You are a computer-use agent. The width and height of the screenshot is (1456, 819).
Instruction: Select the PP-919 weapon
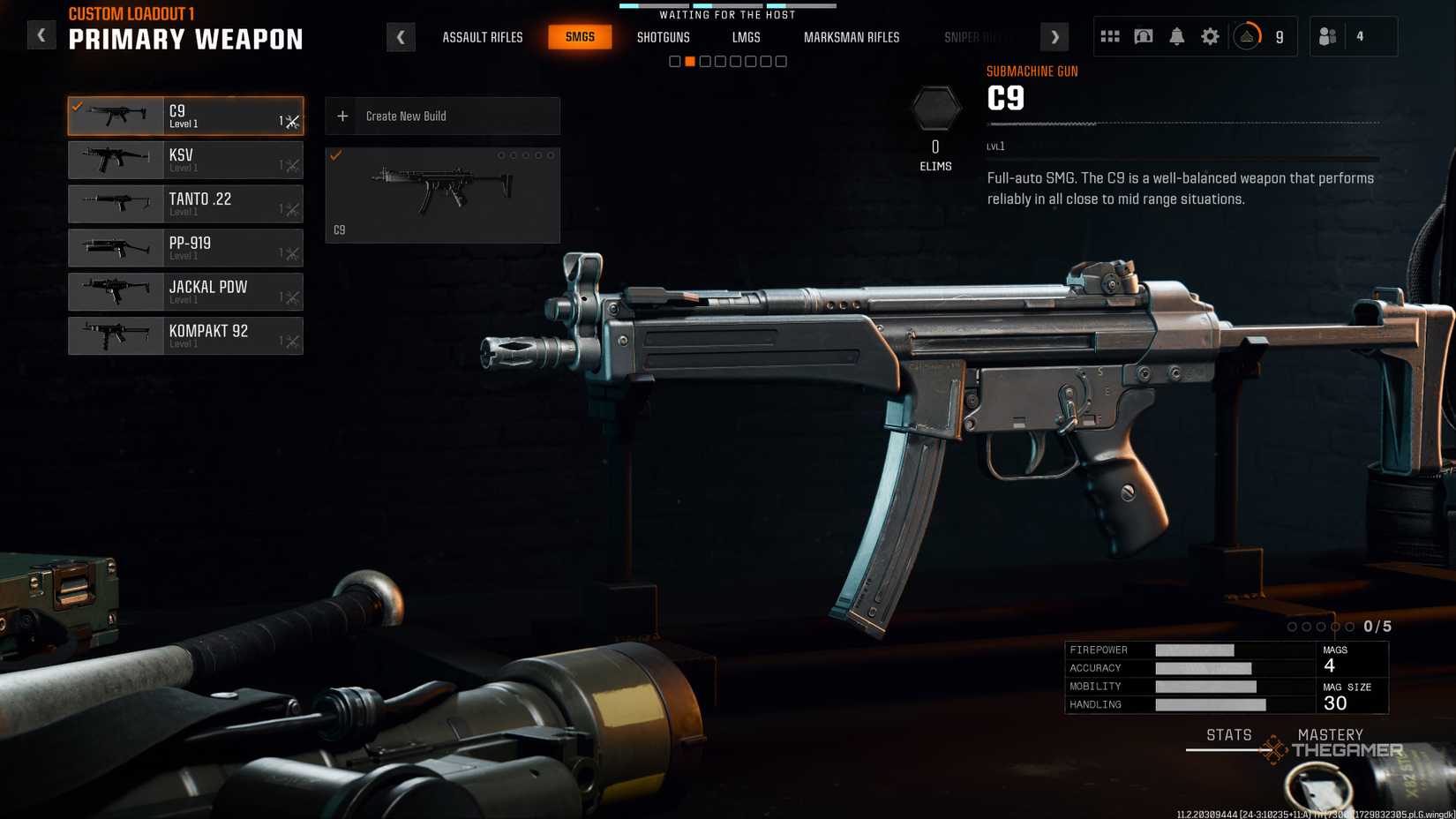tap(185, 248)
